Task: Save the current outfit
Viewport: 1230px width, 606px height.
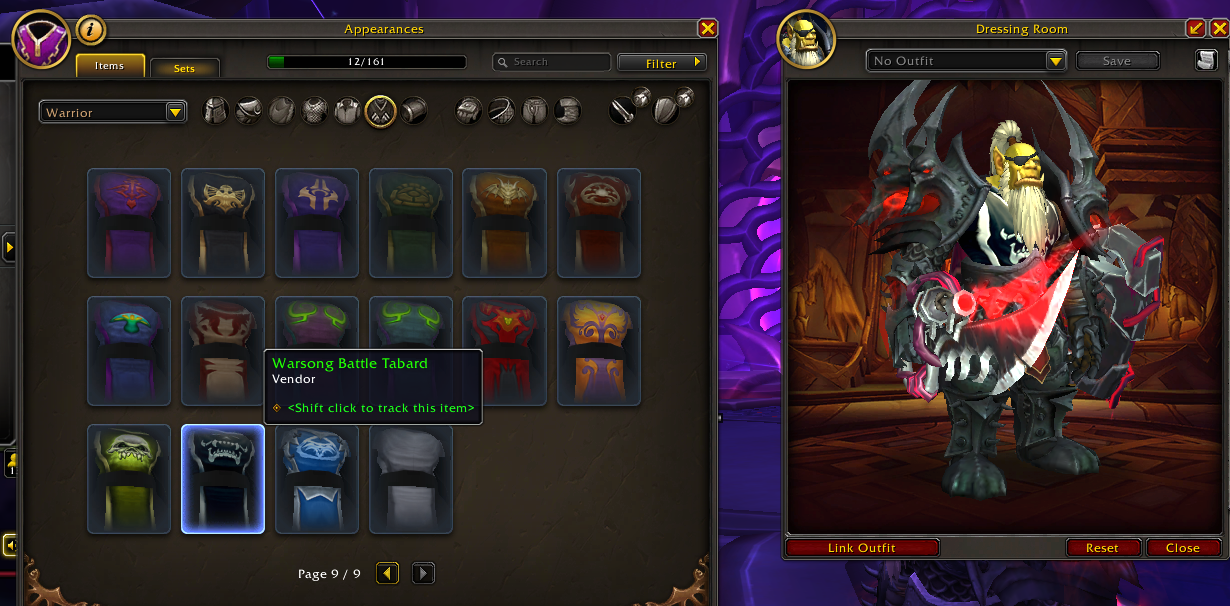Action: [x=1116, y=61]
